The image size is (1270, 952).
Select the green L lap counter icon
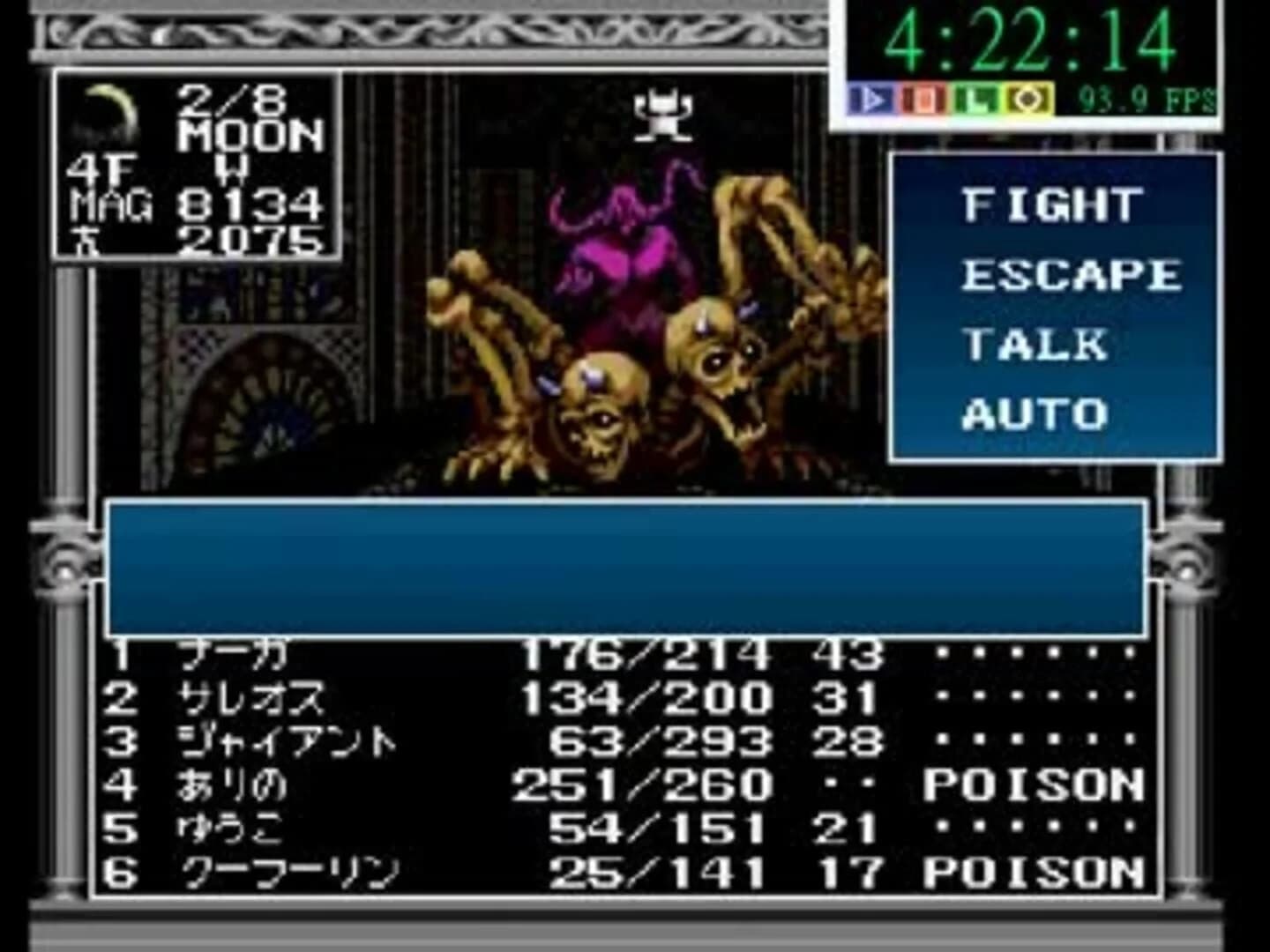coord(975,98)
